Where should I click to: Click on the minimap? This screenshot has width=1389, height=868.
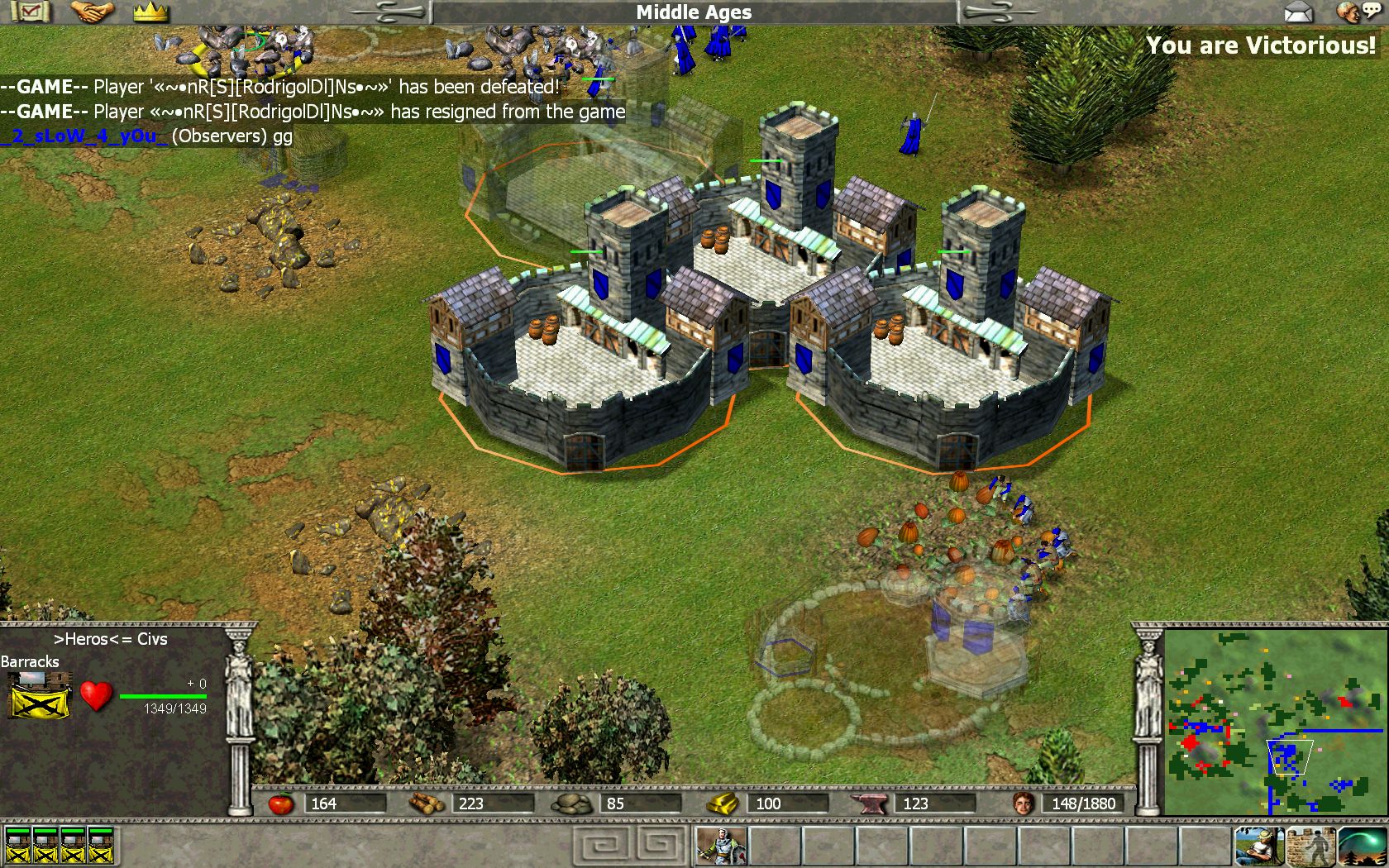click(x=1274, y=722)
